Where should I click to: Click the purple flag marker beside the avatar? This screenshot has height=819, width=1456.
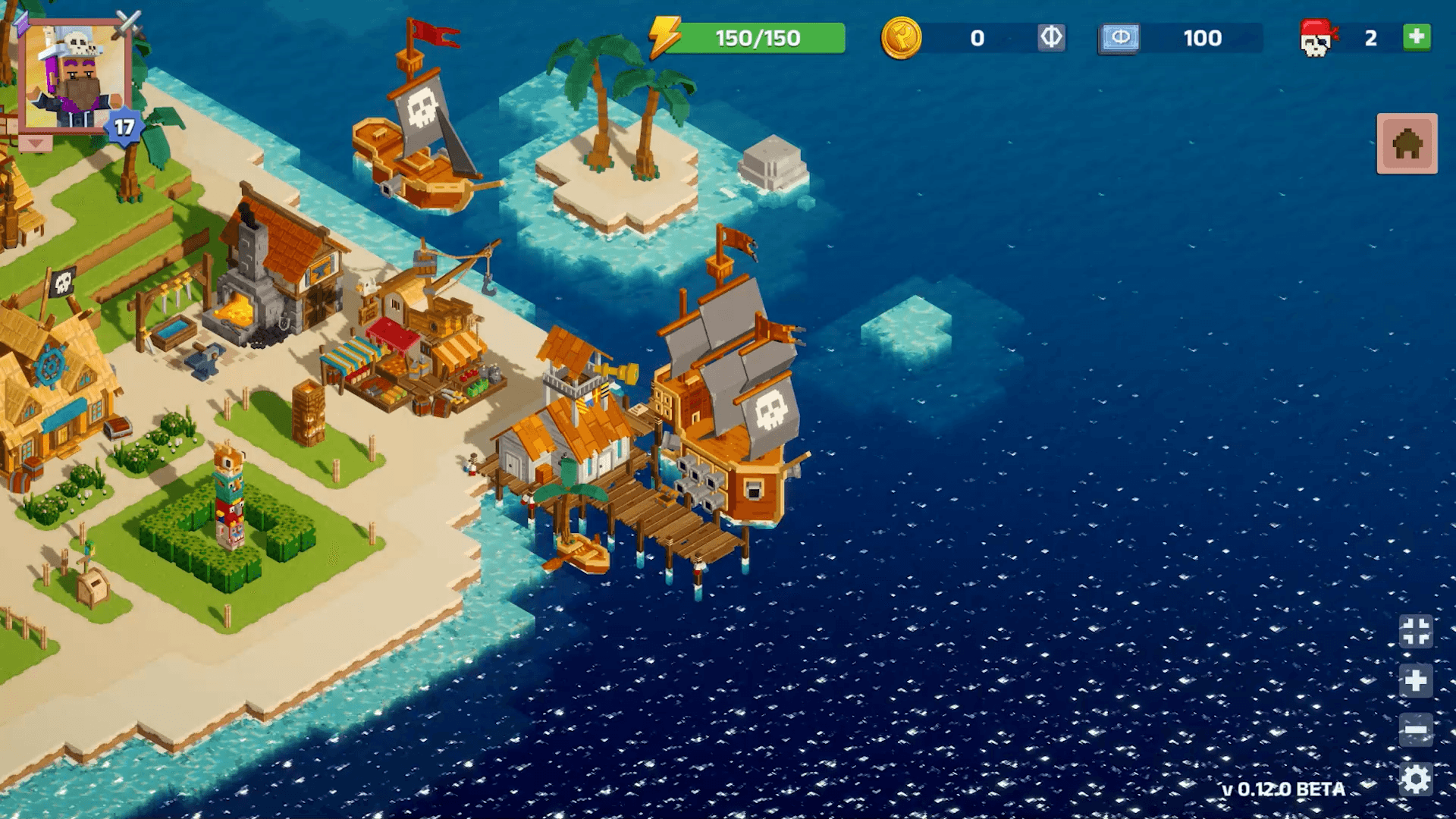pyautogui.click(x=22, y=24)
